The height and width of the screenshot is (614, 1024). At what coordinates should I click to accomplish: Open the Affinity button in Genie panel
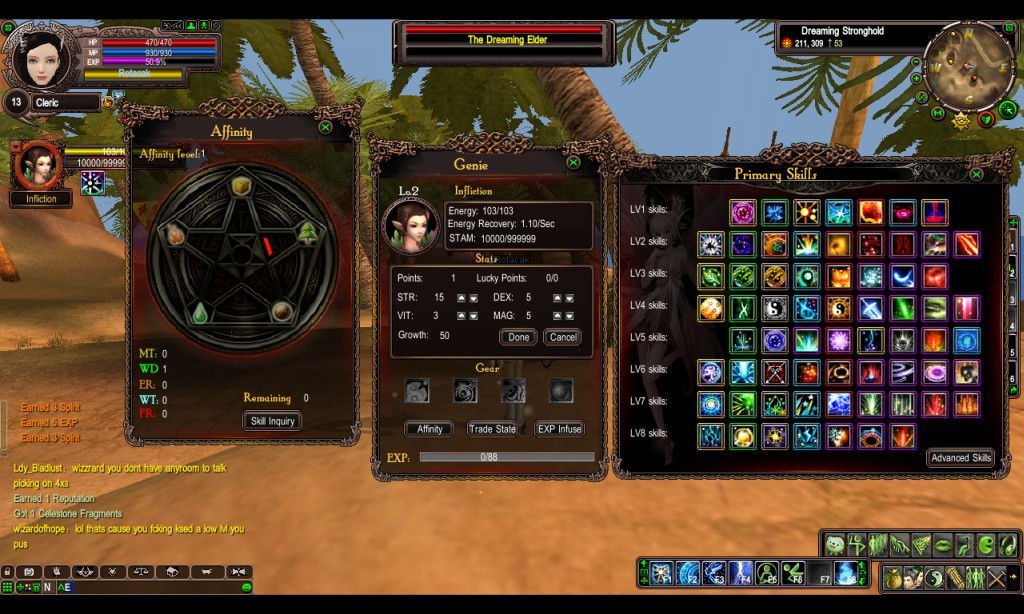429,429
